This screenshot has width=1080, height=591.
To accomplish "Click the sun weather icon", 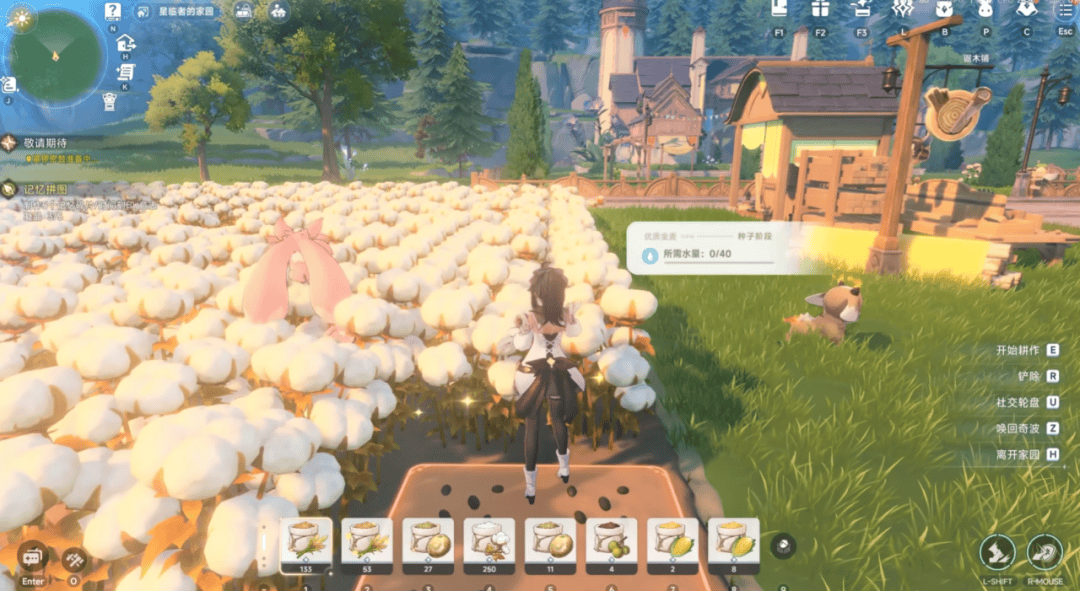I will pyautogui.click(x=20, y=17).
